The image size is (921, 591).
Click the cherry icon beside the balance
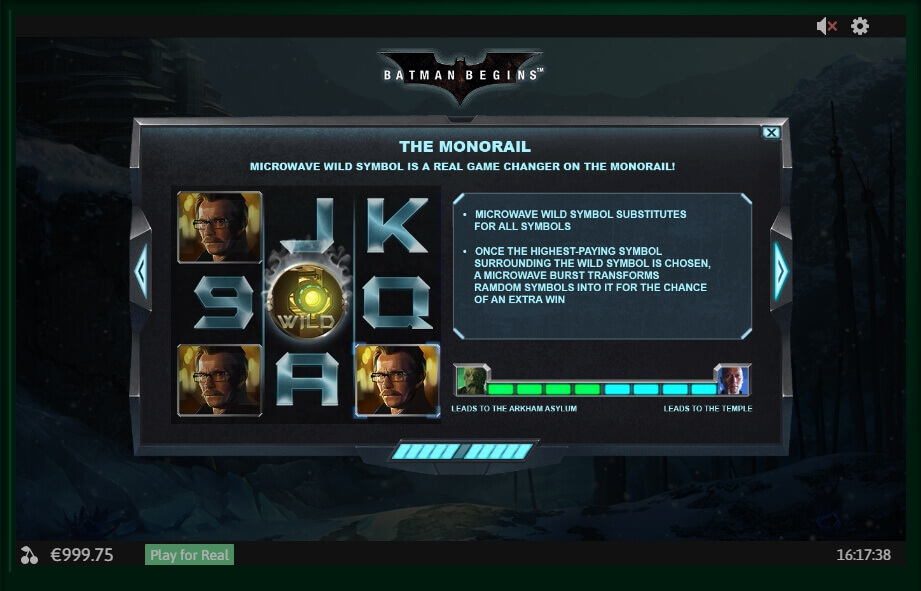tap(29, 555)
